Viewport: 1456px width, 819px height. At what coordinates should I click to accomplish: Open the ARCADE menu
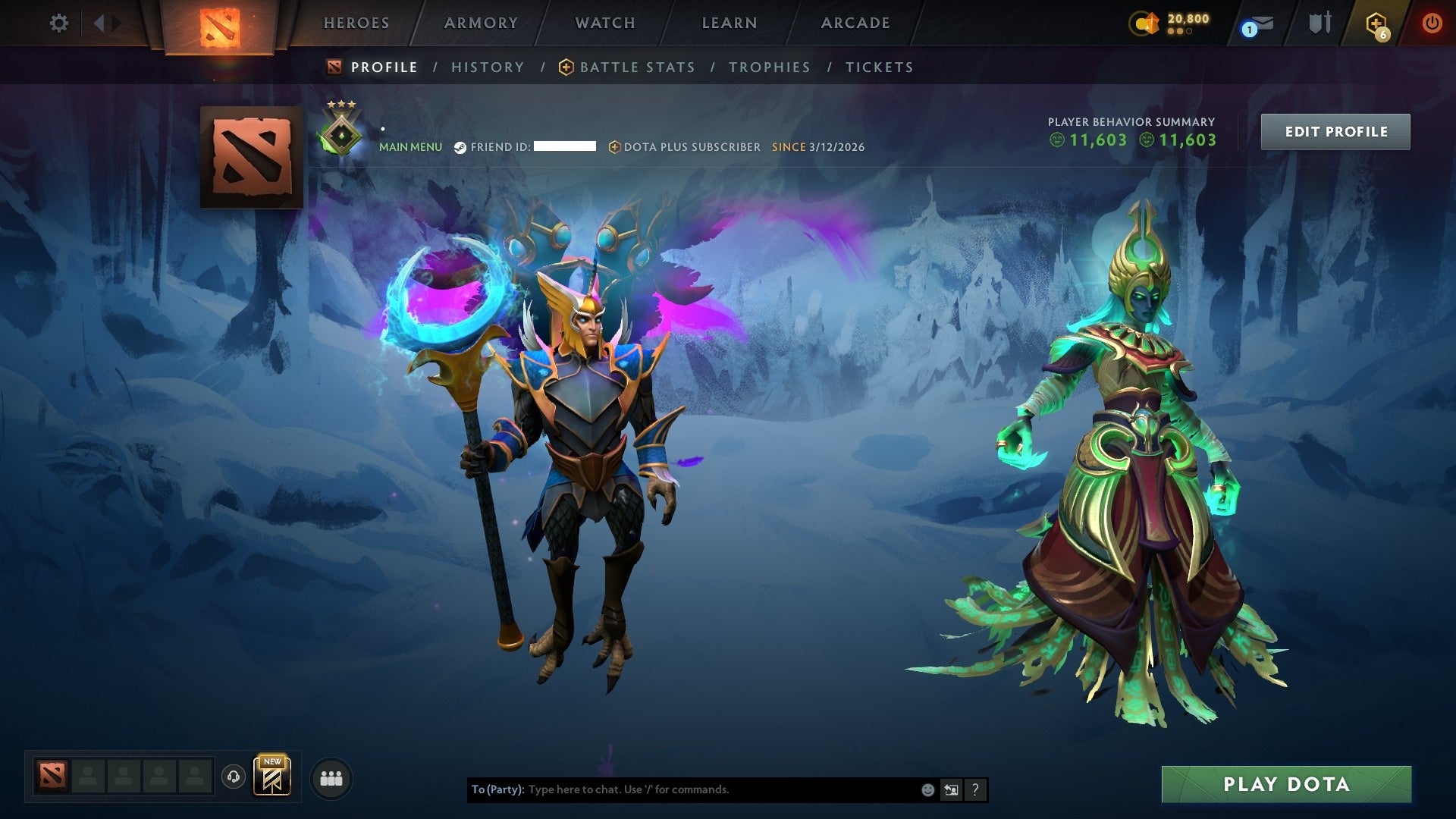854,23
